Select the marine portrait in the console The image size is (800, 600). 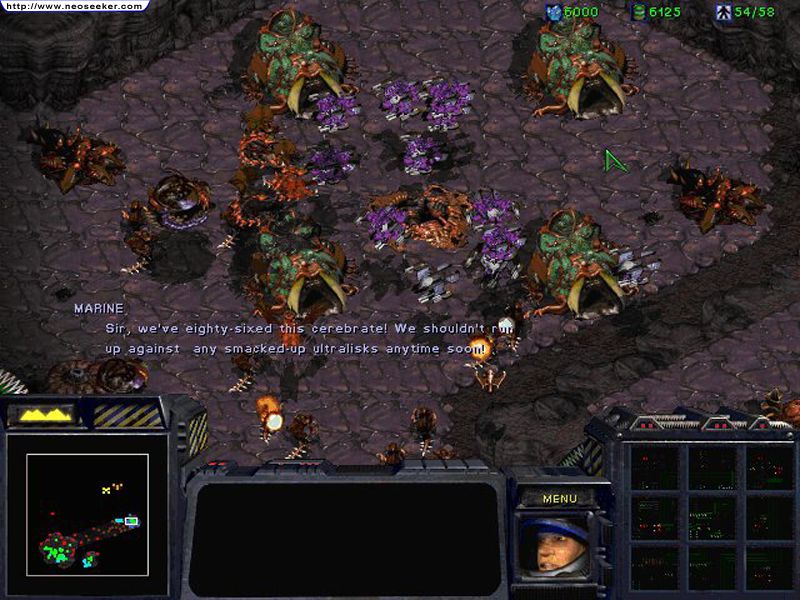pos(551,545)
